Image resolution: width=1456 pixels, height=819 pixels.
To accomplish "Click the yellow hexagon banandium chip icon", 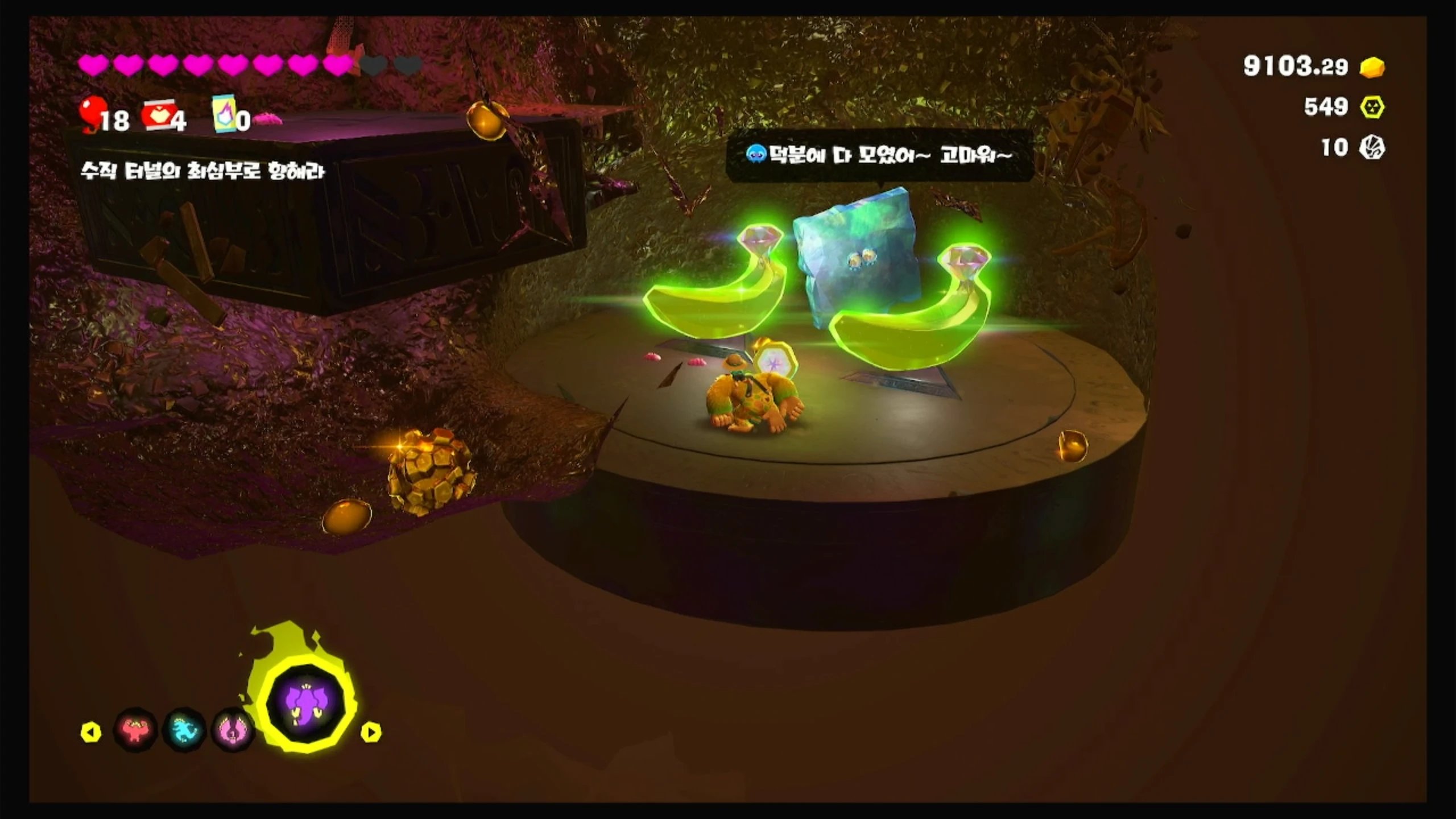I will [1372, 107].
